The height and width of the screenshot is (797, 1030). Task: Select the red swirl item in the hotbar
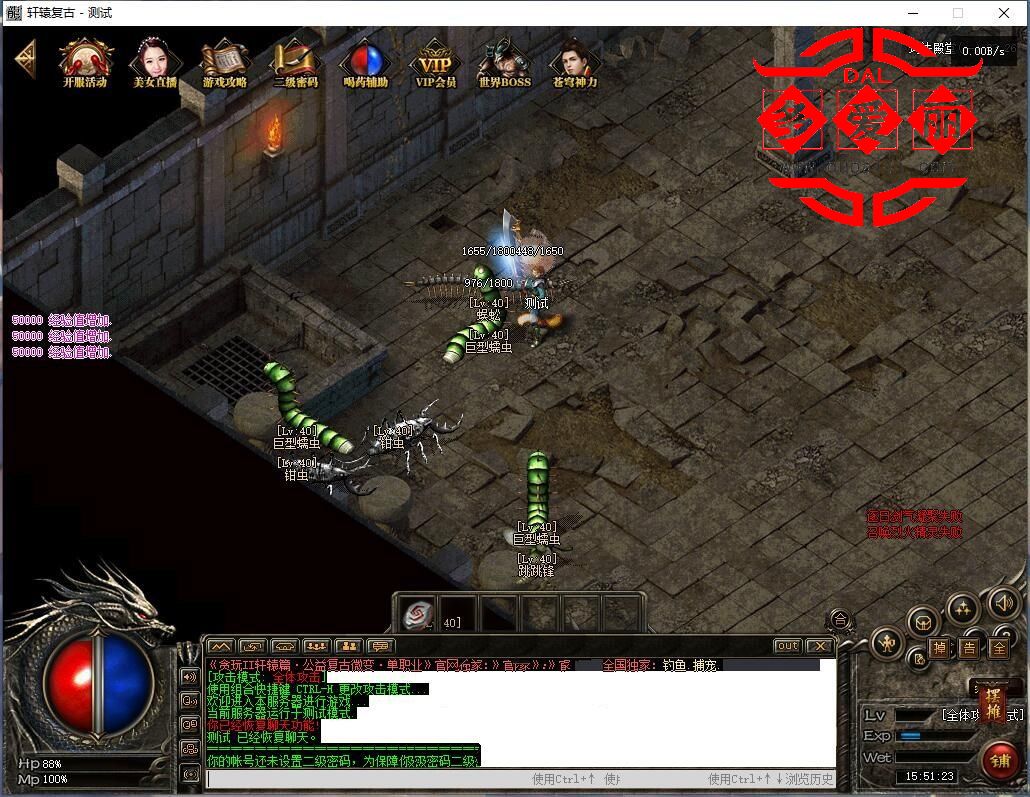tap(418, 613)
